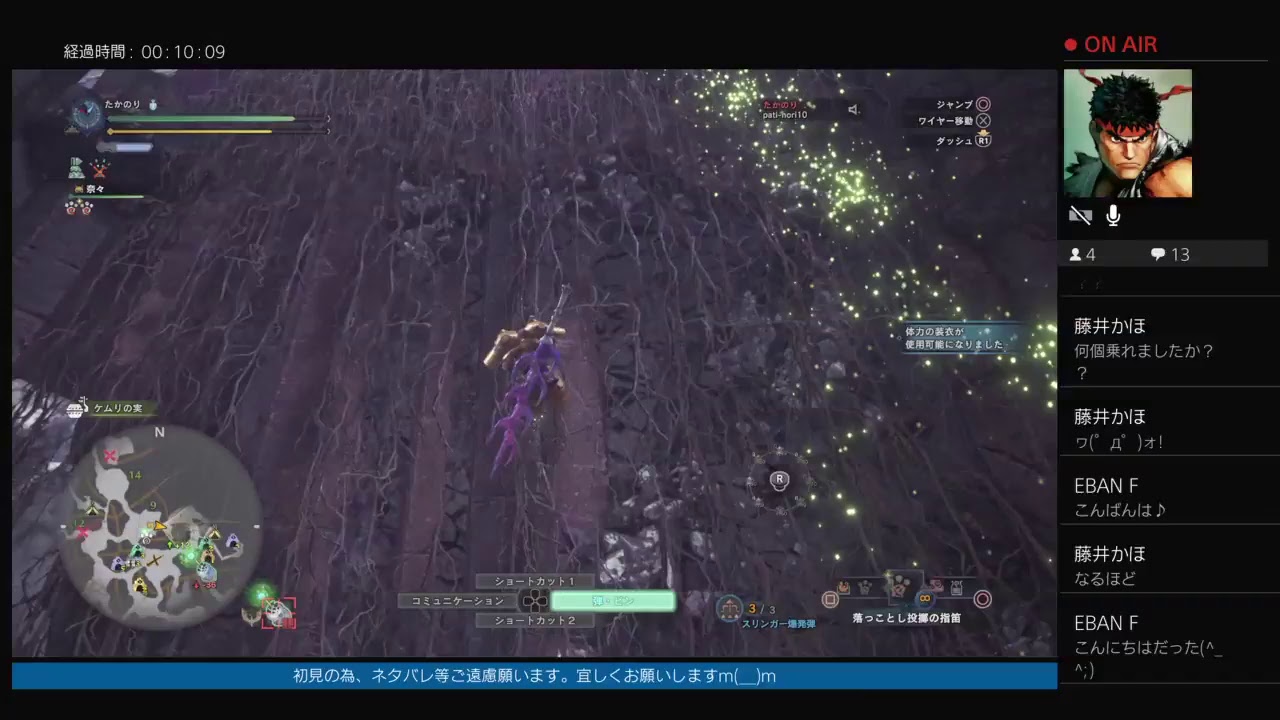This screenshot has height=720, width=1280.
Task: Mute the microphone icon
Action: pyautogui.click(x=1112, y=215)
